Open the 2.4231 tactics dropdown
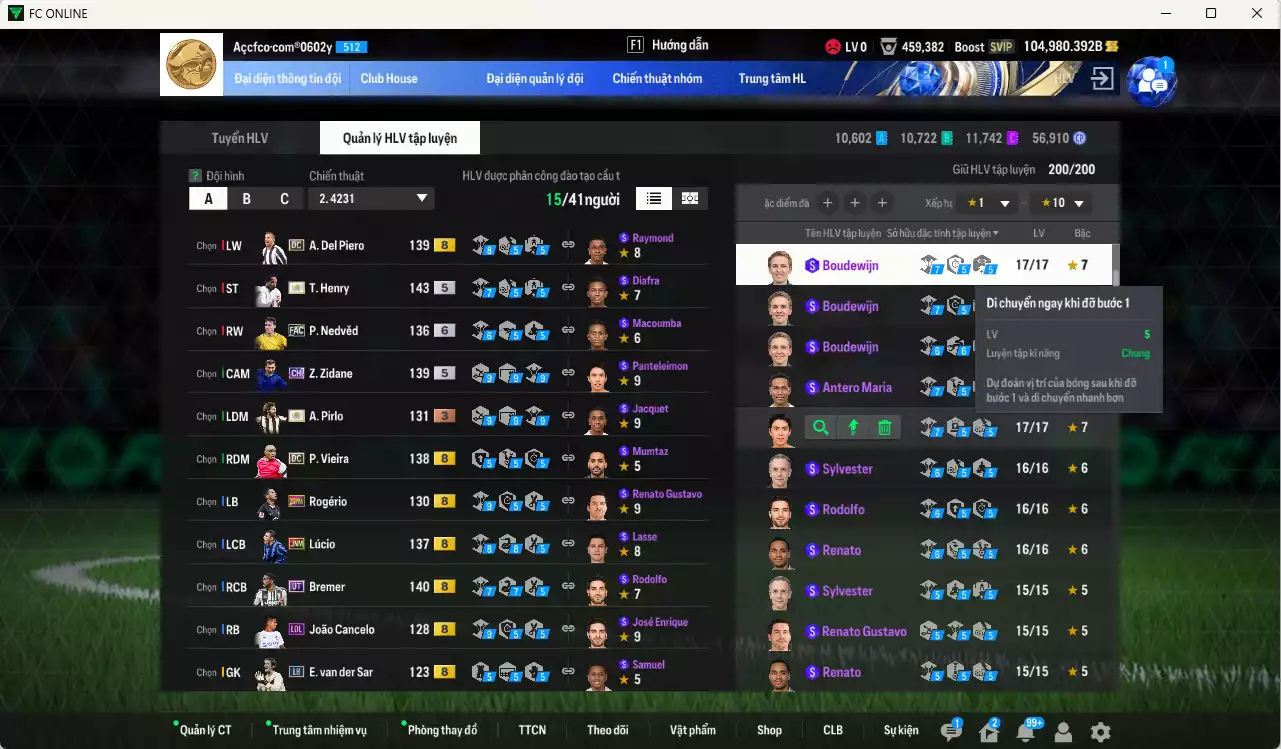Image resolution: width=1281 pixels, height=749 pixels. [371, 198]
